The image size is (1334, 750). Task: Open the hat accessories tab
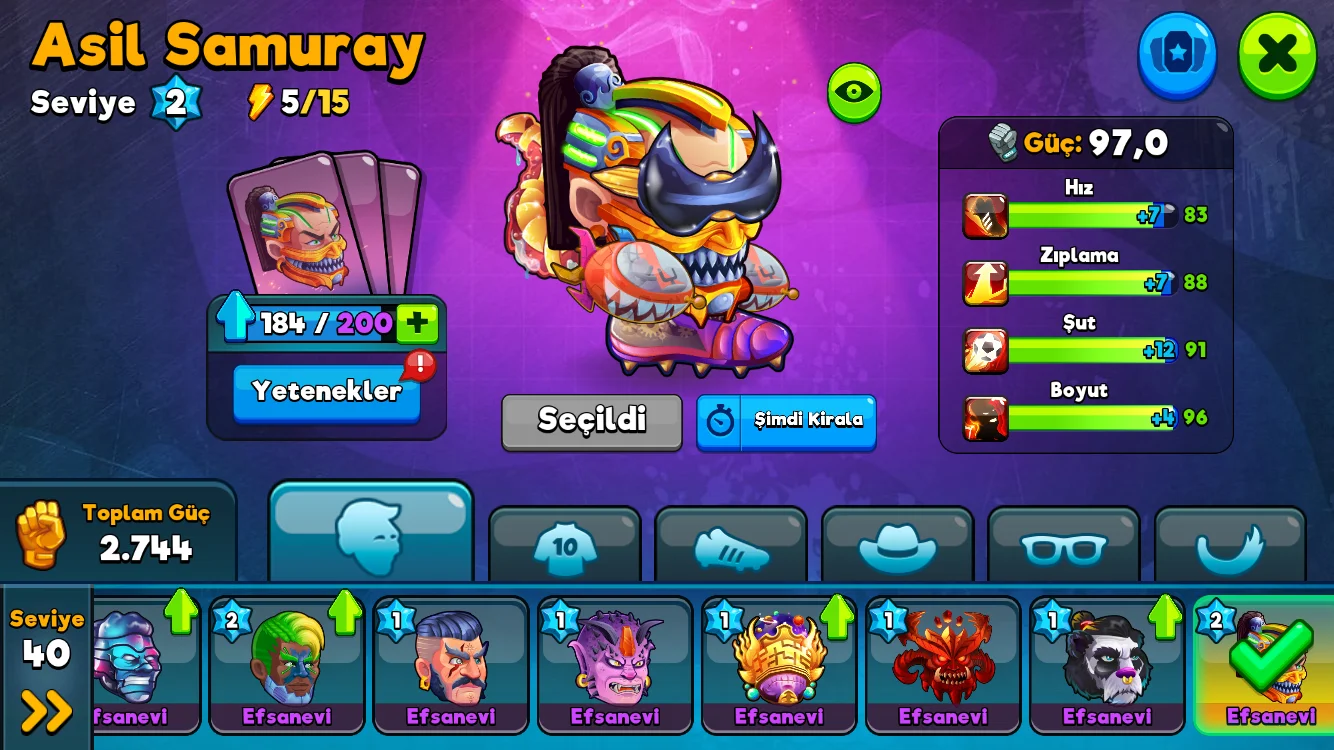point(897,546)
